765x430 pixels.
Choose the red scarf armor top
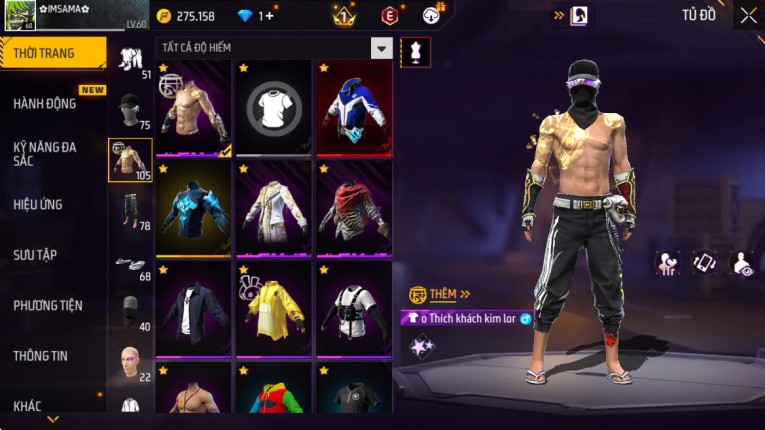click(354, 208)
